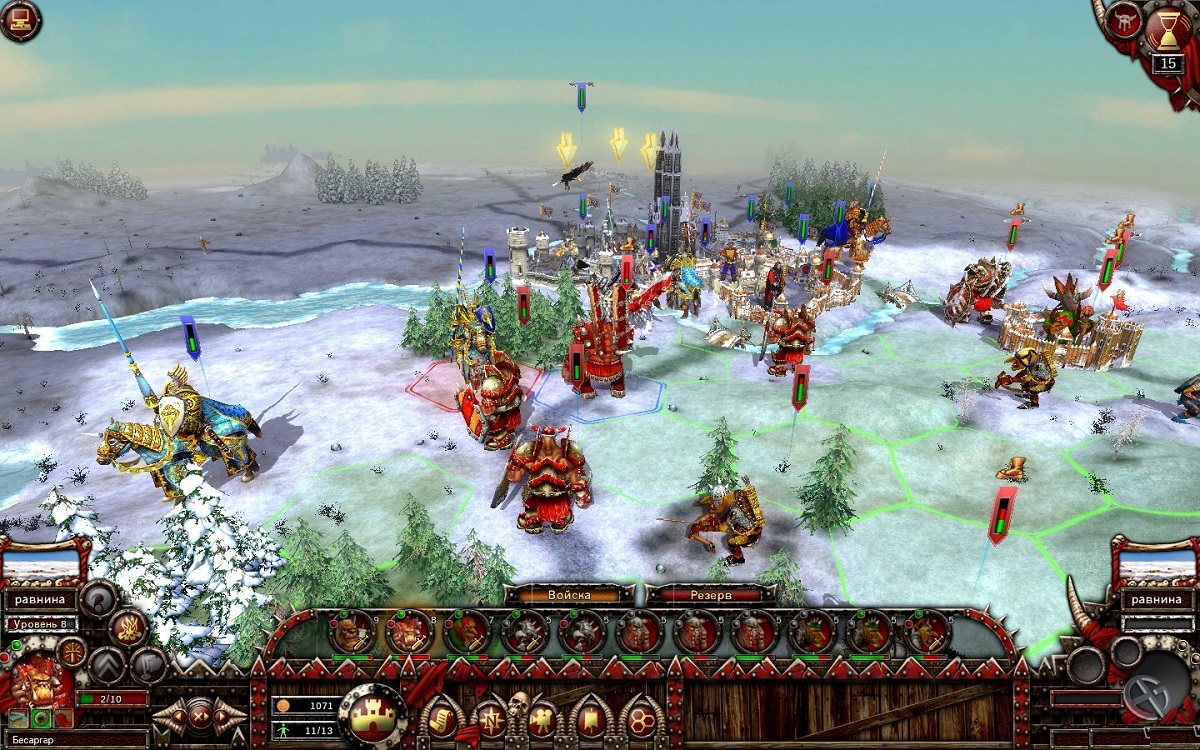Select the first orc unit portrait
Screen dimensions: 1200x750
350,631
